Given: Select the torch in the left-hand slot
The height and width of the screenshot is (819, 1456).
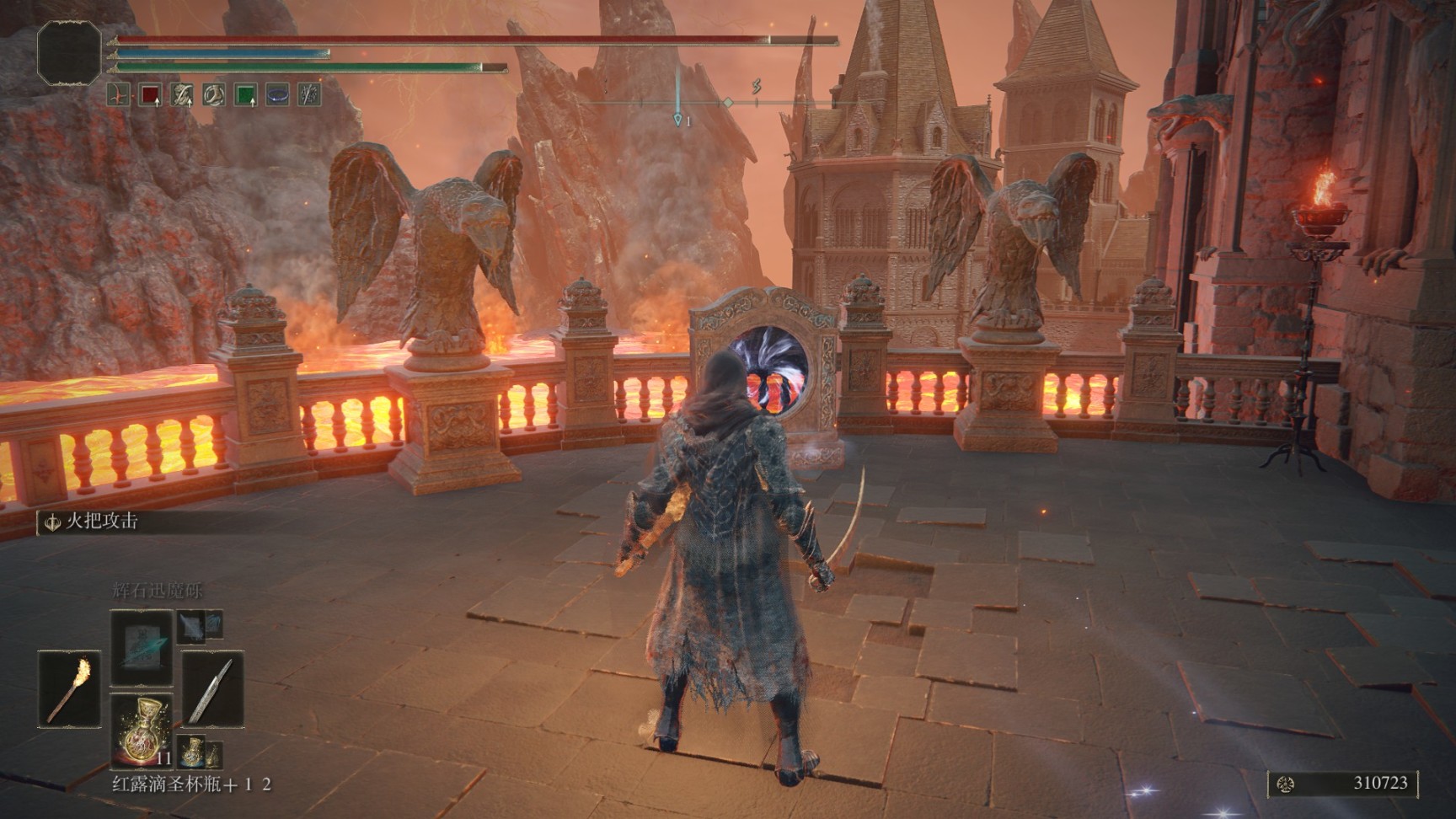Looking at the screenshot, I should pyautogui.click(x=68, y=689).
